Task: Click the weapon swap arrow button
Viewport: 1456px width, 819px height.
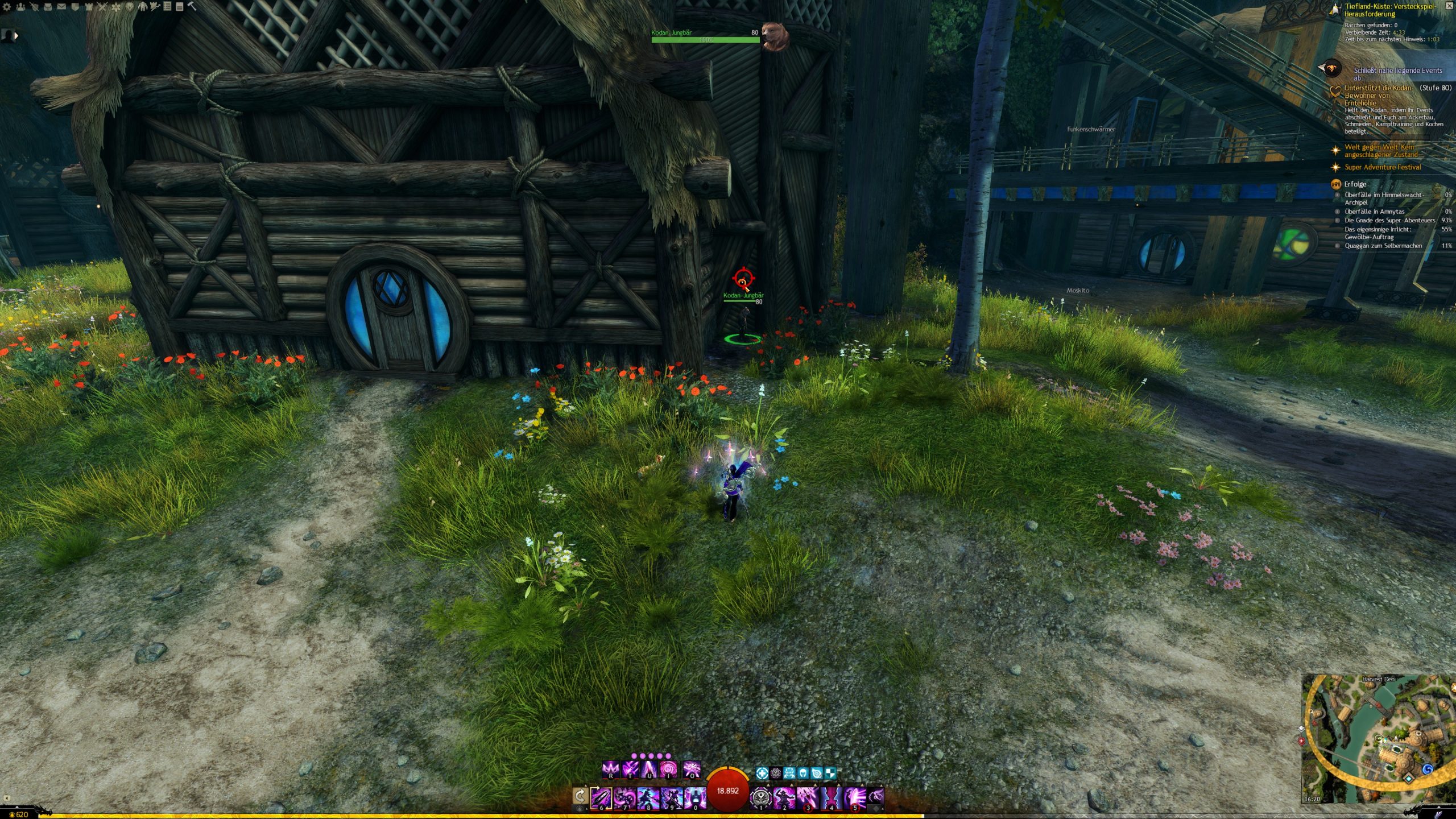Action: pyautogui.click(x=580, y=796)
